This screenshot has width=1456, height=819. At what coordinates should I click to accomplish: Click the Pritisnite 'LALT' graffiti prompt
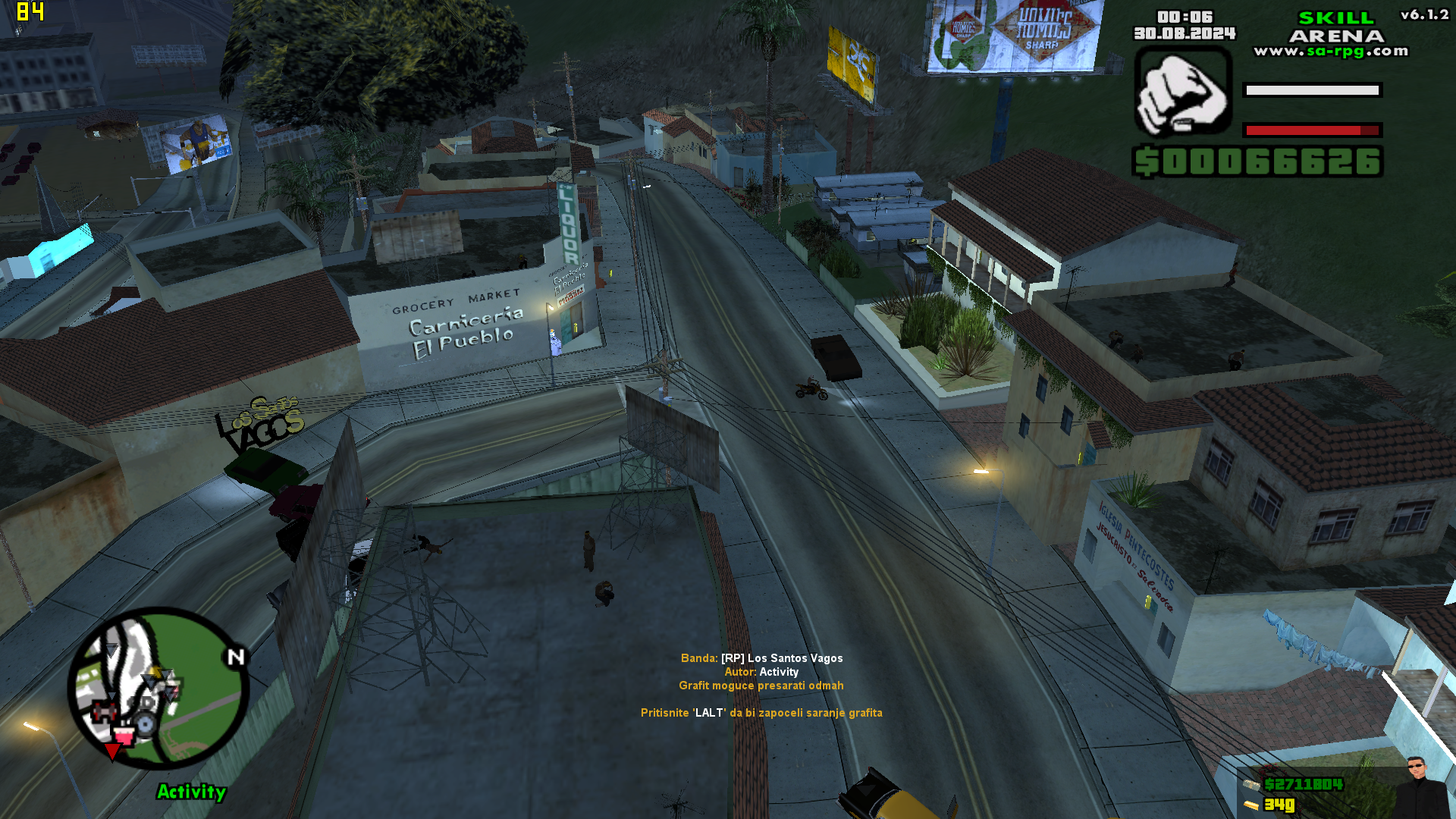click(x=761, y=713)
